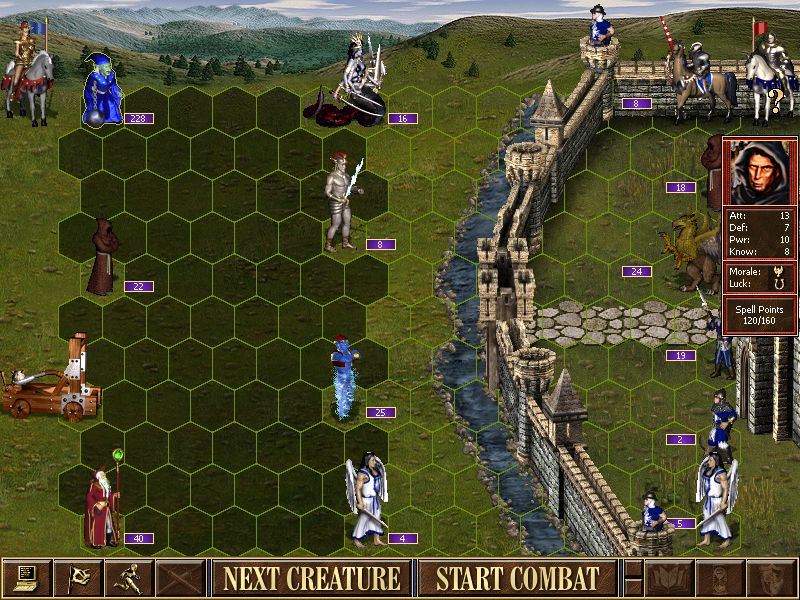Click the Next Creature button
The width and height of the screenshot is (800, 600).
click(x=311, y=577)
